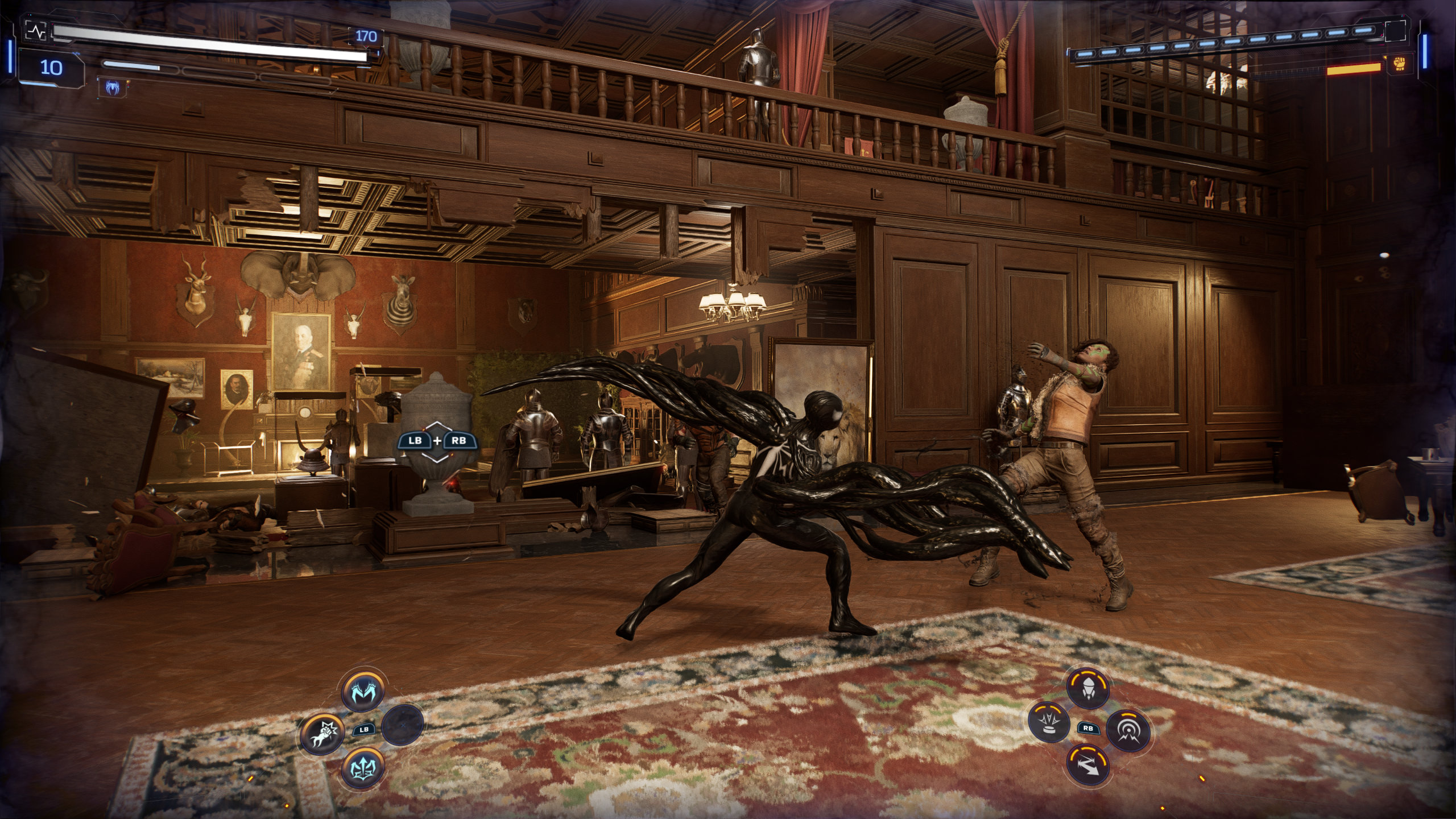Image resolution: width=1456 pixels, height=819 pixels.
Task: Click the blue spider emblem icon
Action: 112,87
